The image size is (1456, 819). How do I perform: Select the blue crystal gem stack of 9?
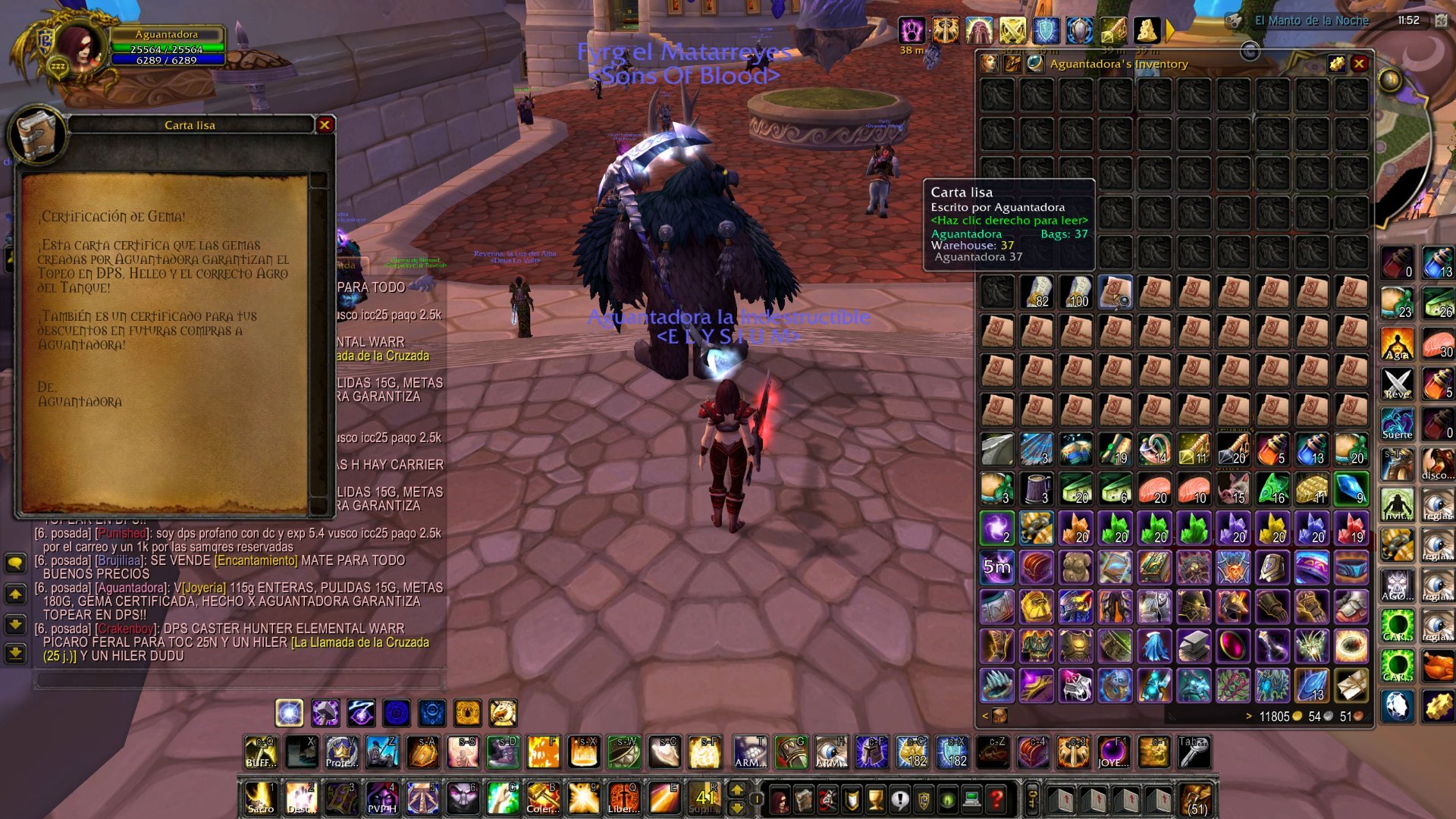pos(1351,489)
